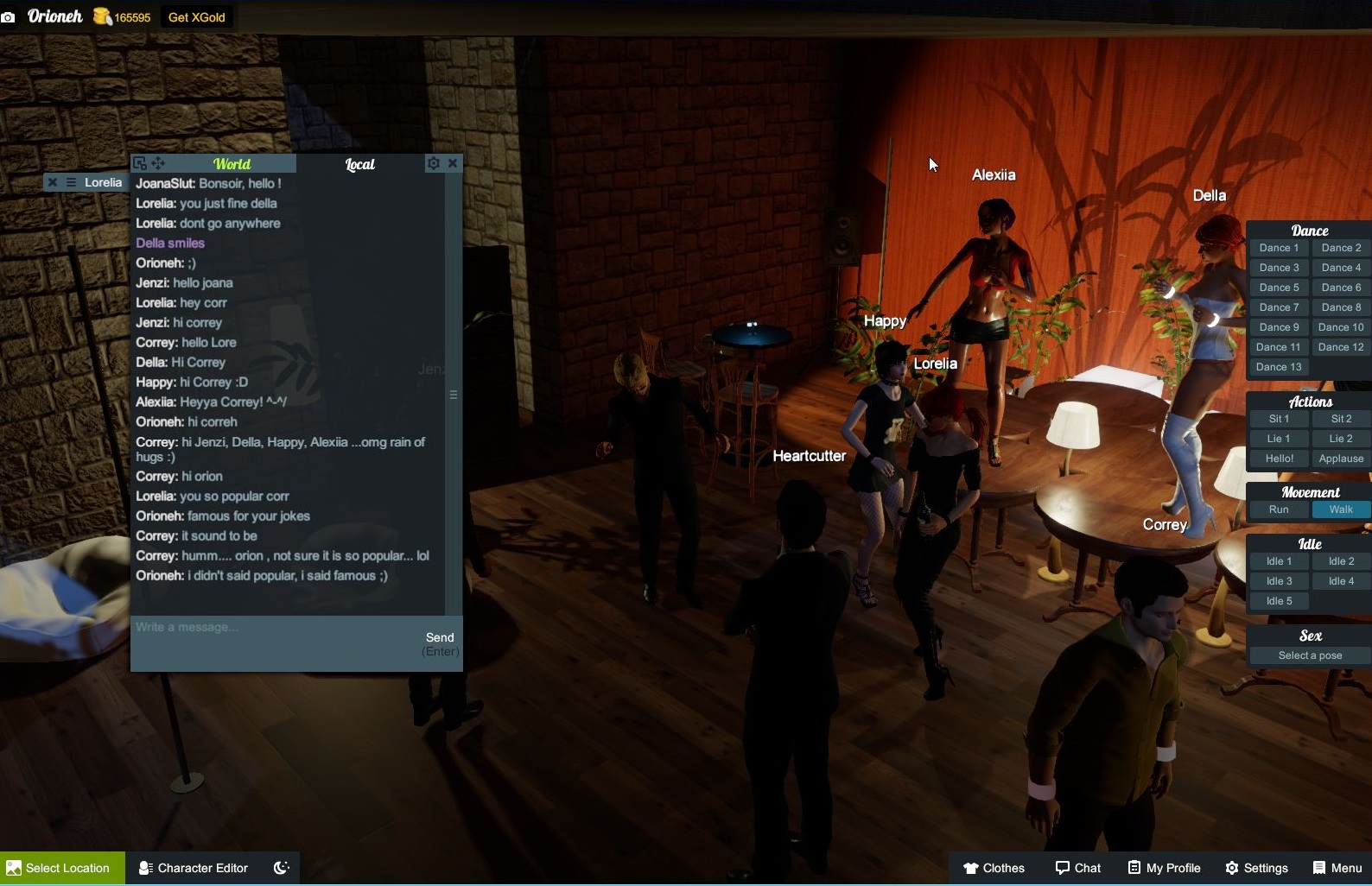Switch to the Local chat tab
1372x886 pixels.
click(359, 164)
